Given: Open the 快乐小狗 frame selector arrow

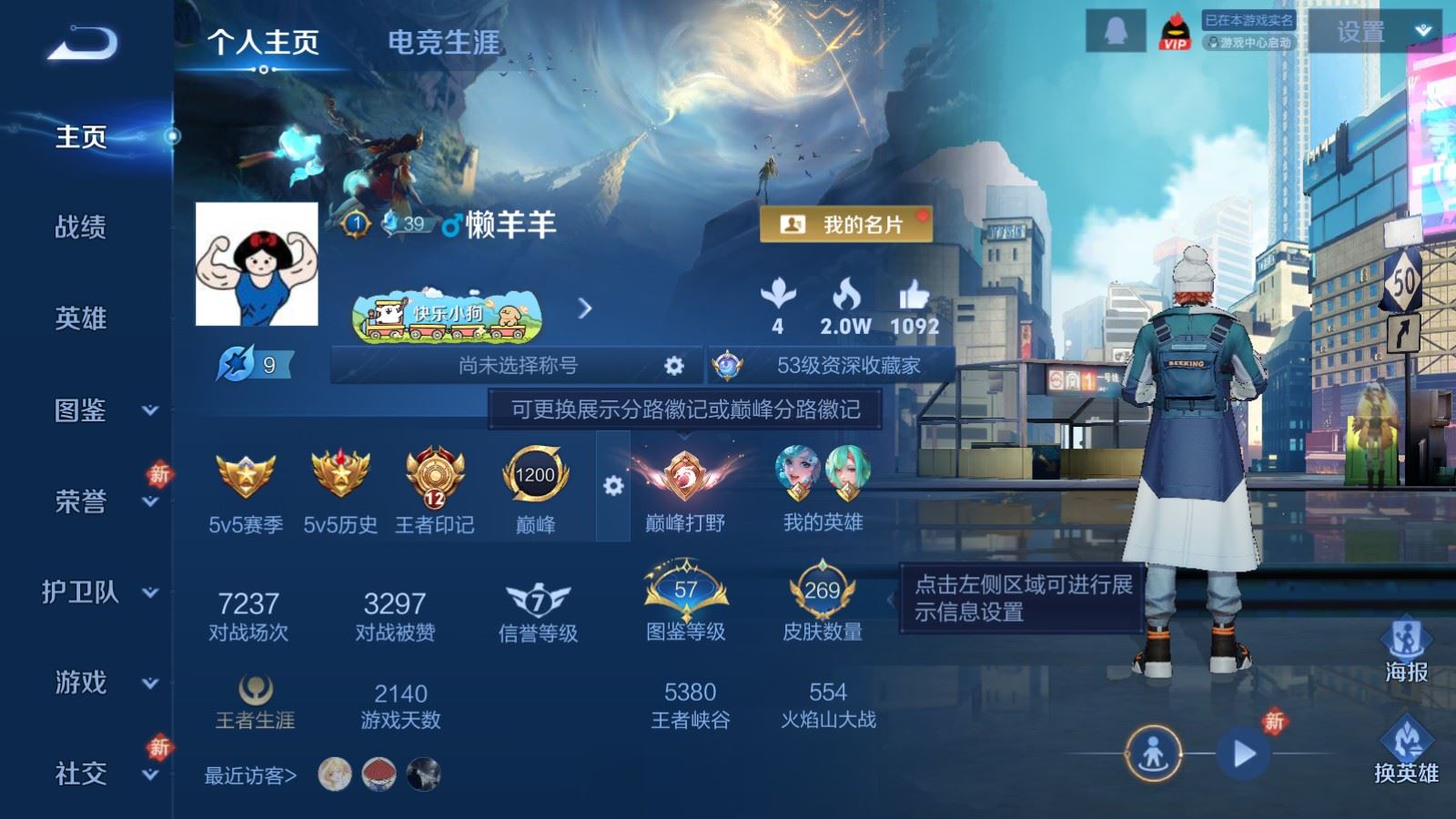Looking at the screenshot, I should click(583, 309).
